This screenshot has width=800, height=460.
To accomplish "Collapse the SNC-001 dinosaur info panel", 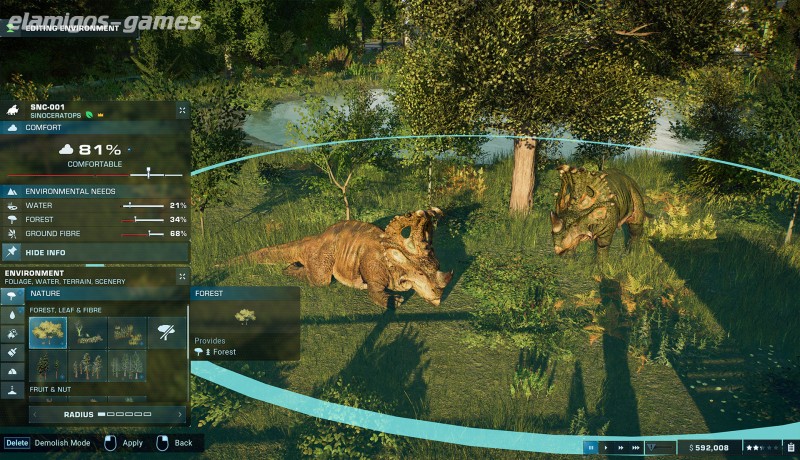I will click(182, 110).
